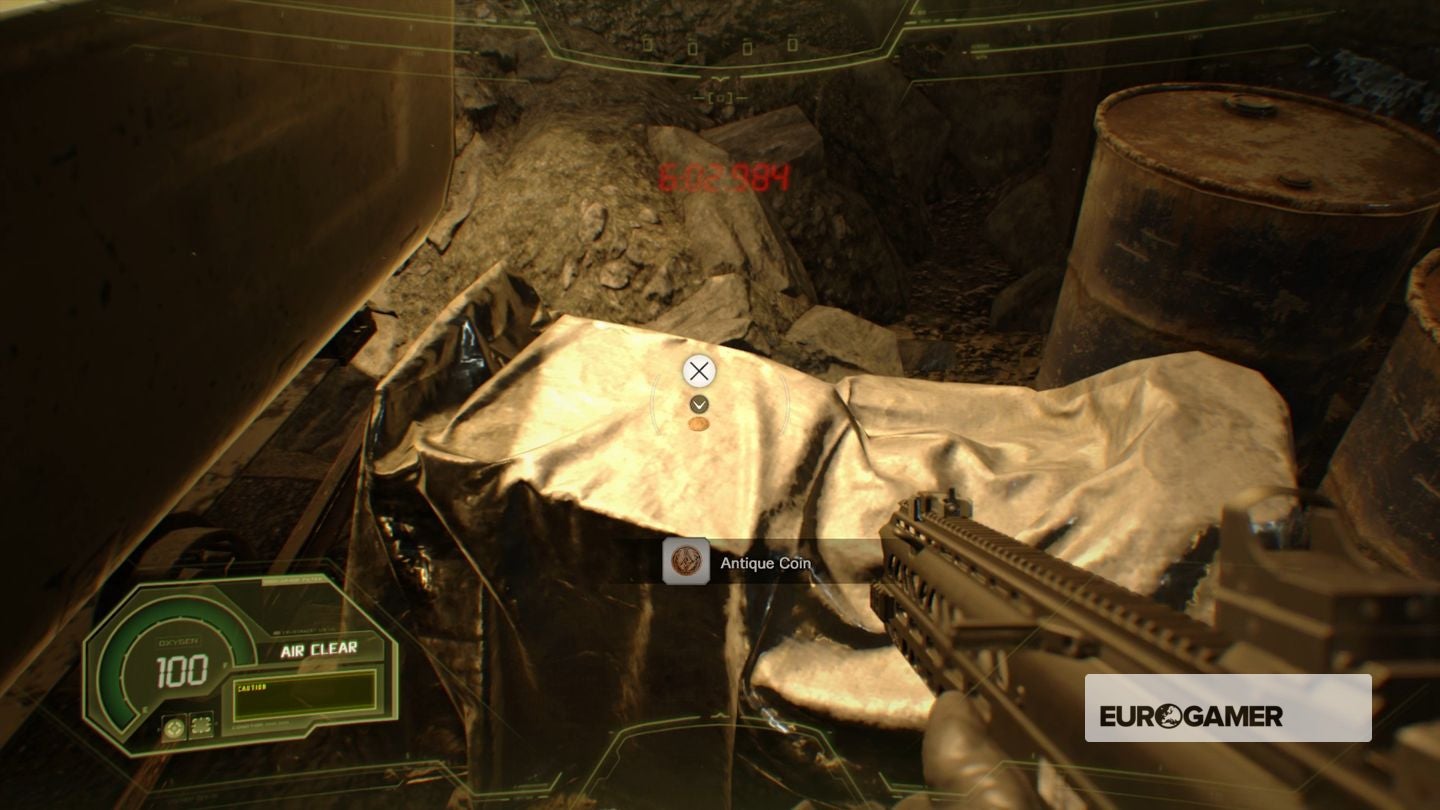This screenshot has height=810, width=1440.
Task: Click the OXYGEN gauge label
Action: 178,640
